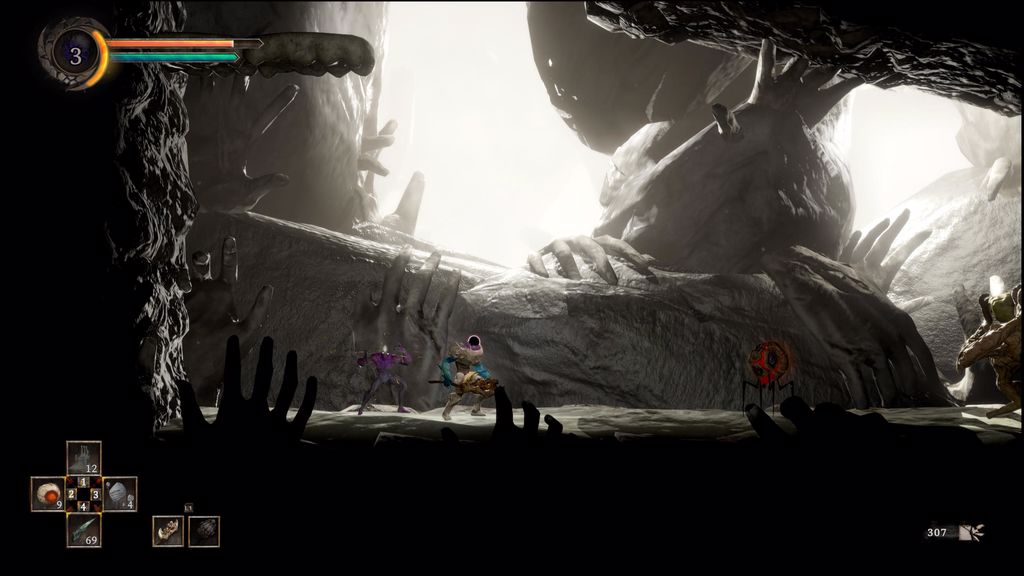Image resolution: width=1024 pixels, height=576 pixels.
Task: Select the pale wrapped stone item slot
Action: click(120, 494)
